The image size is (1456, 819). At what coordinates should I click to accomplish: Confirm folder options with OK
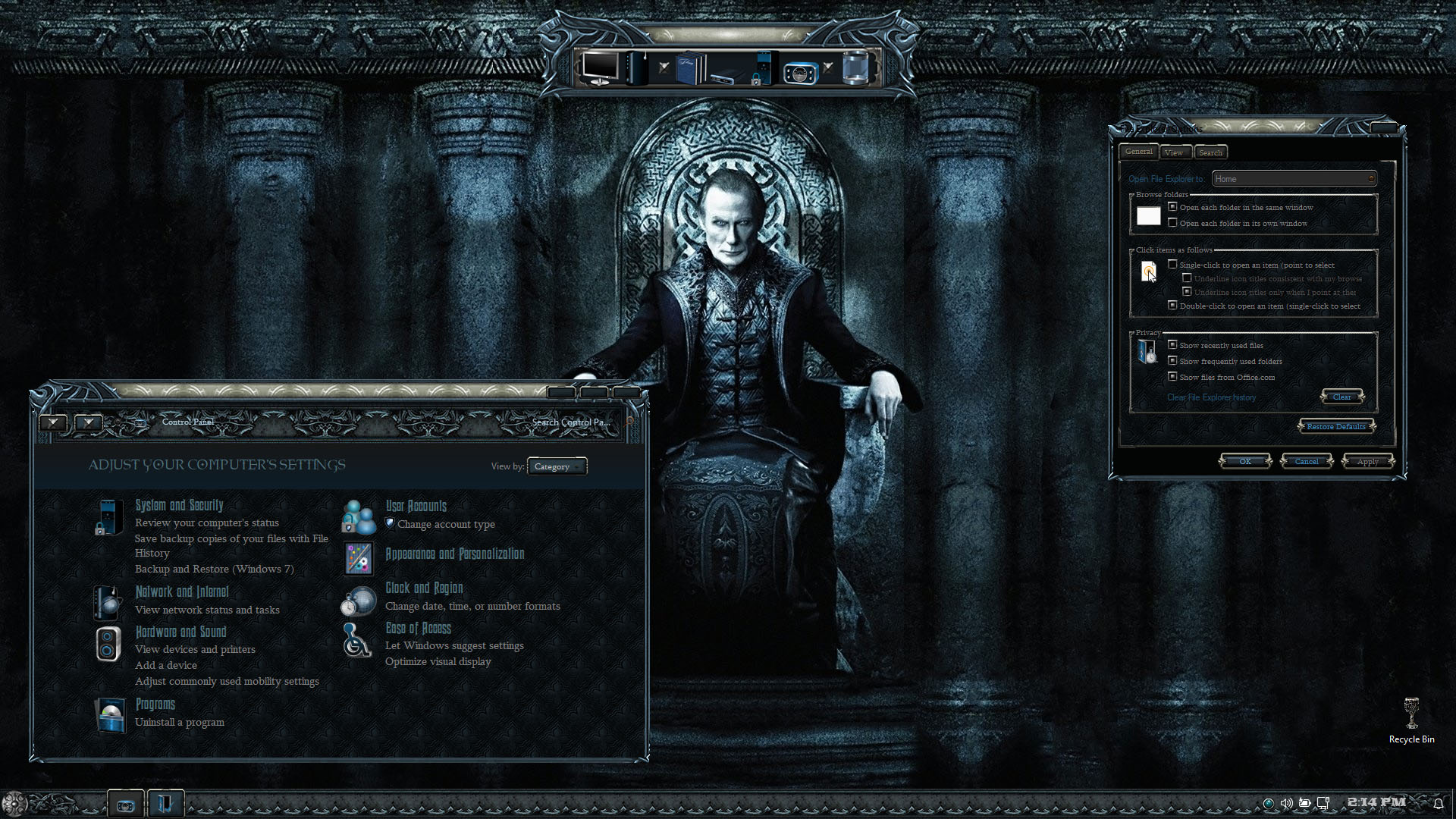click(x=1245, y=462)
